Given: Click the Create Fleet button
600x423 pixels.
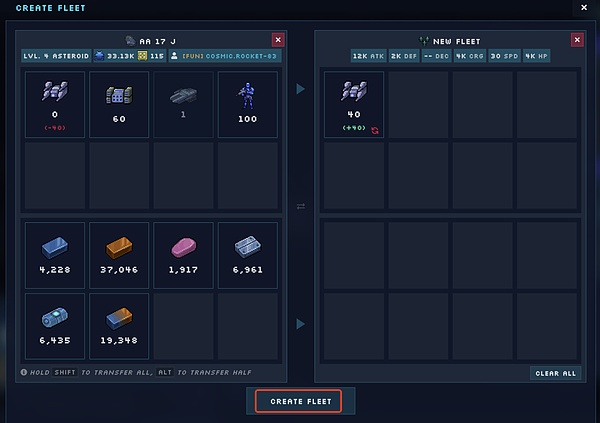Looking at the screenshot, I should (x=298, y=401).
